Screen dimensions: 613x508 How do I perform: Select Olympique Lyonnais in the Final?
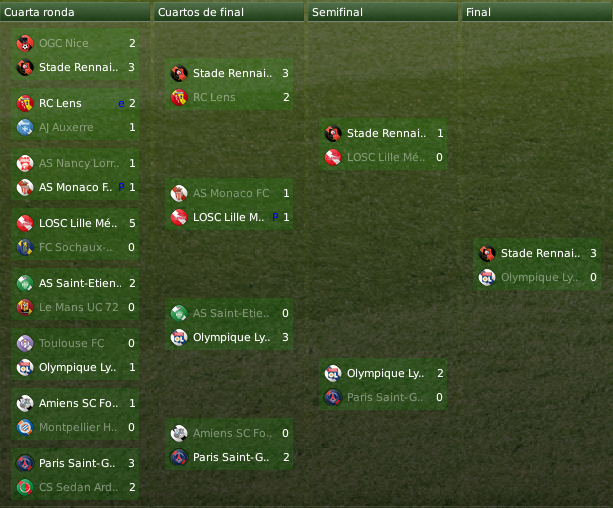(540, 277)
